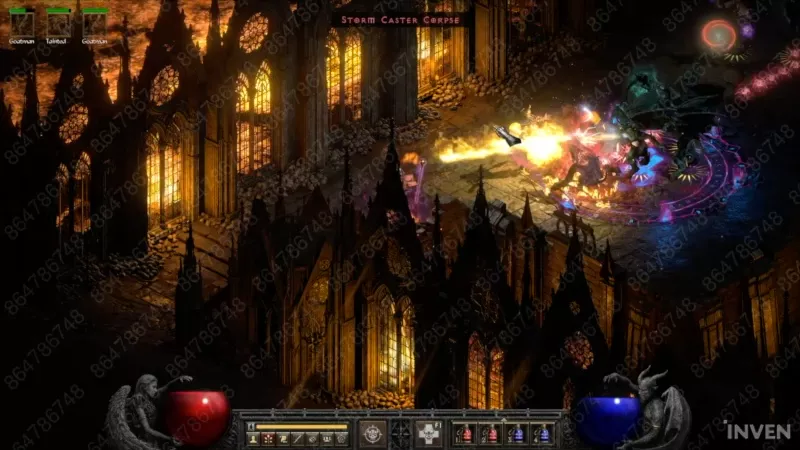Select the Tainted minion portrait

tap(58, 24)
